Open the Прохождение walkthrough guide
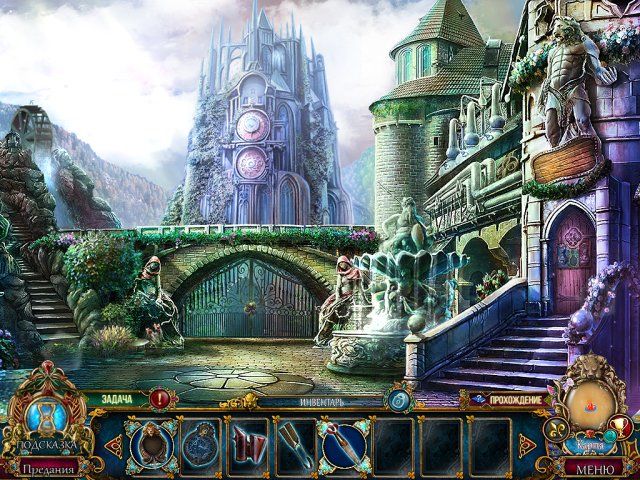Screen dimensions: 640x480 coord(517,400)
